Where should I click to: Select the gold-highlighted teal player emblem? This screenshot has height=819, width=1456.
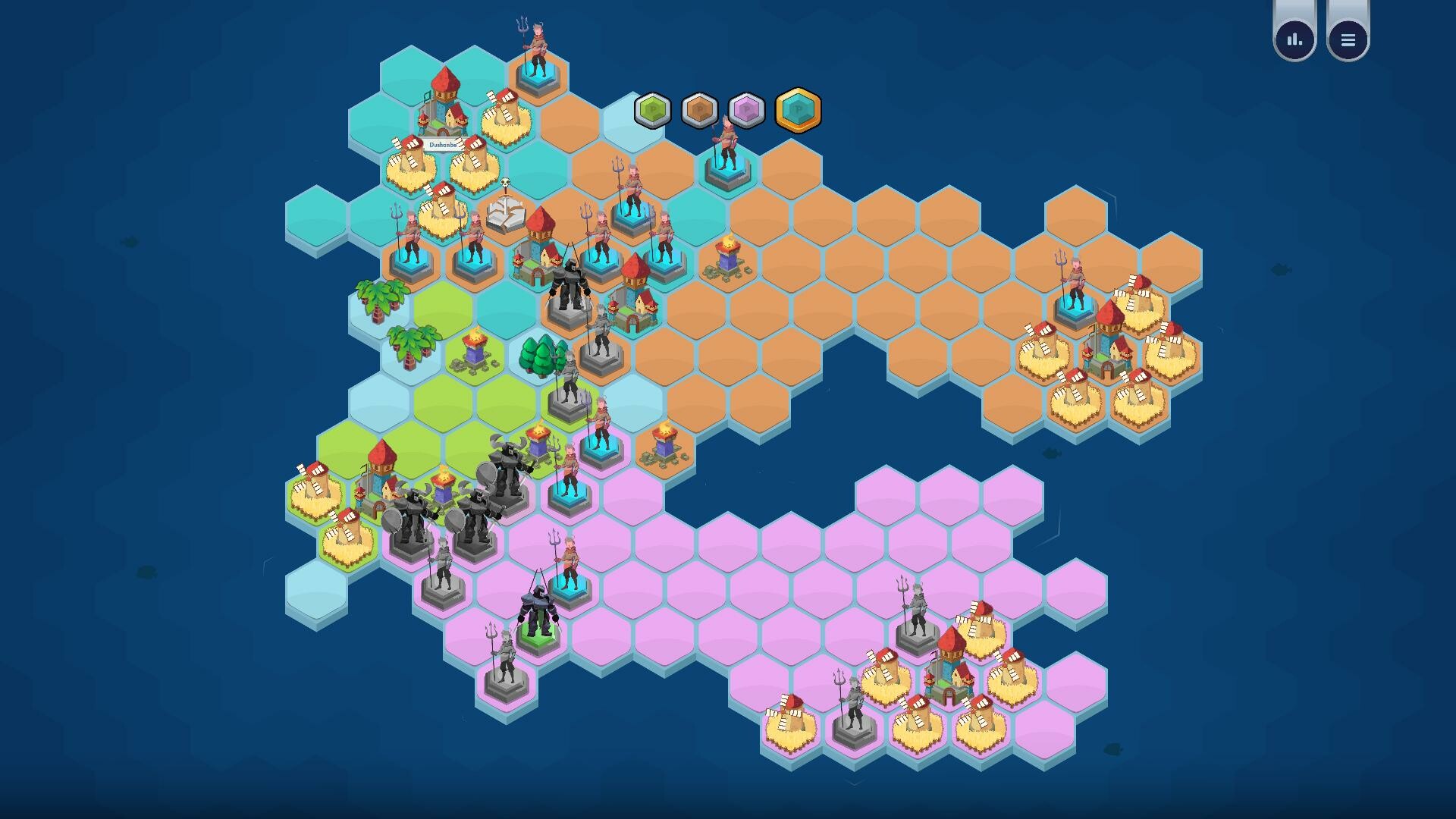point(797,110)
